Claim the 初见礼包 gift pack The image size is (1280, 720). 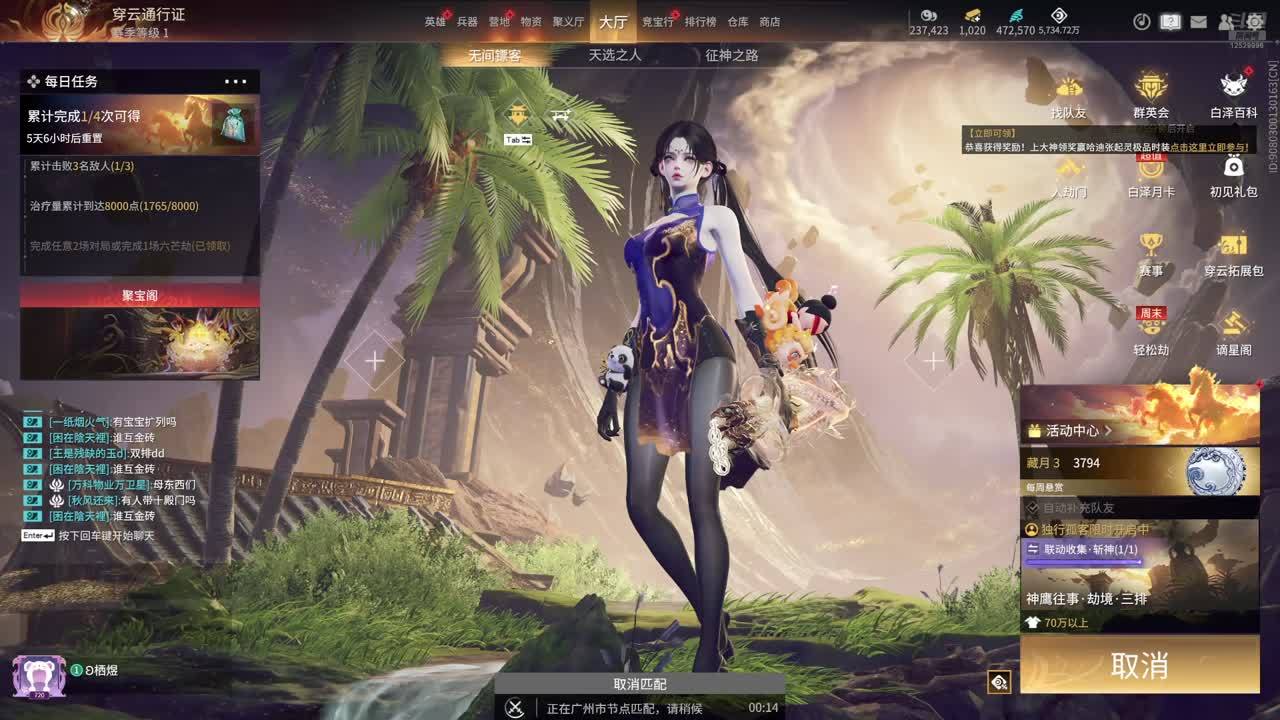pyautogui.click(x=1234, y=175)
